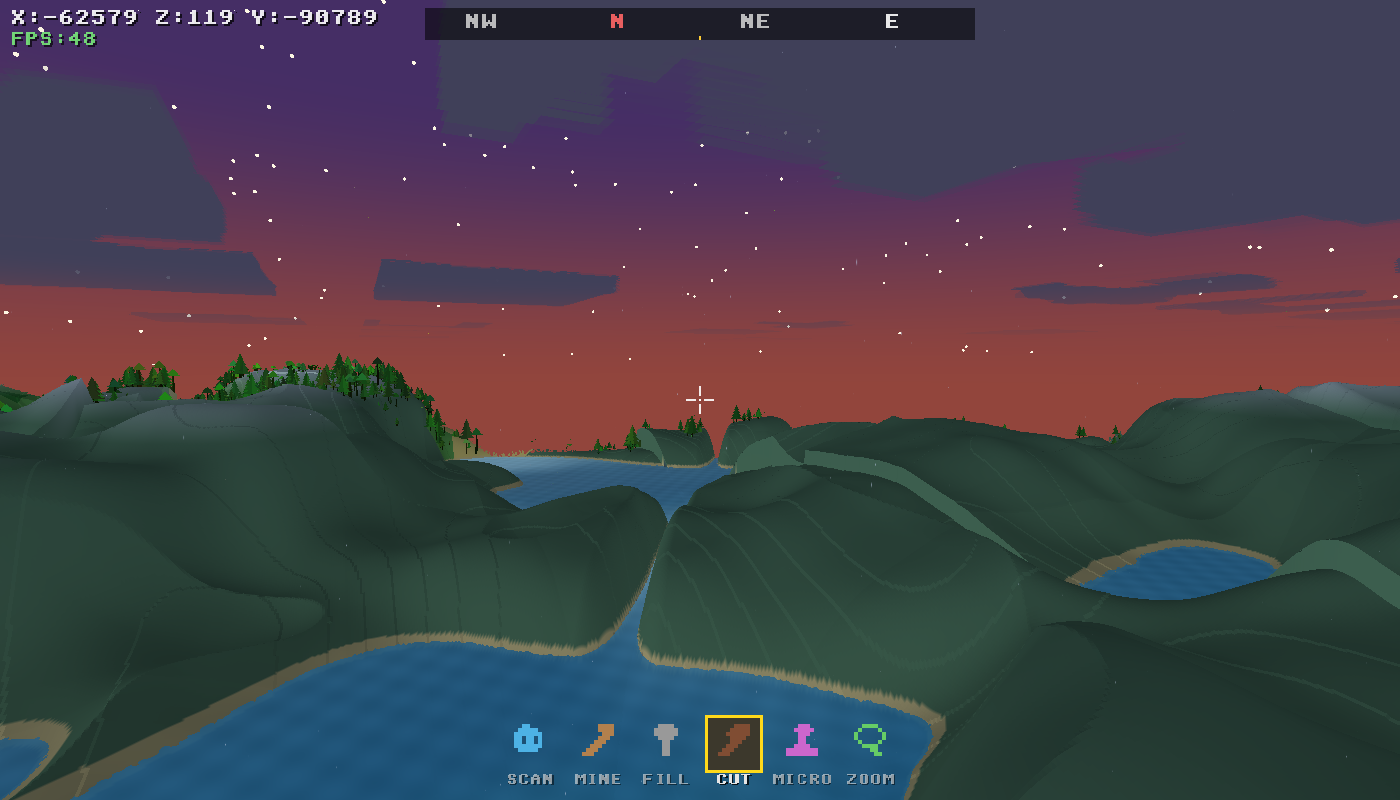Click the pink MICRO stamp icon
This screenshot has height=800, width=1400.
[801, 738]
